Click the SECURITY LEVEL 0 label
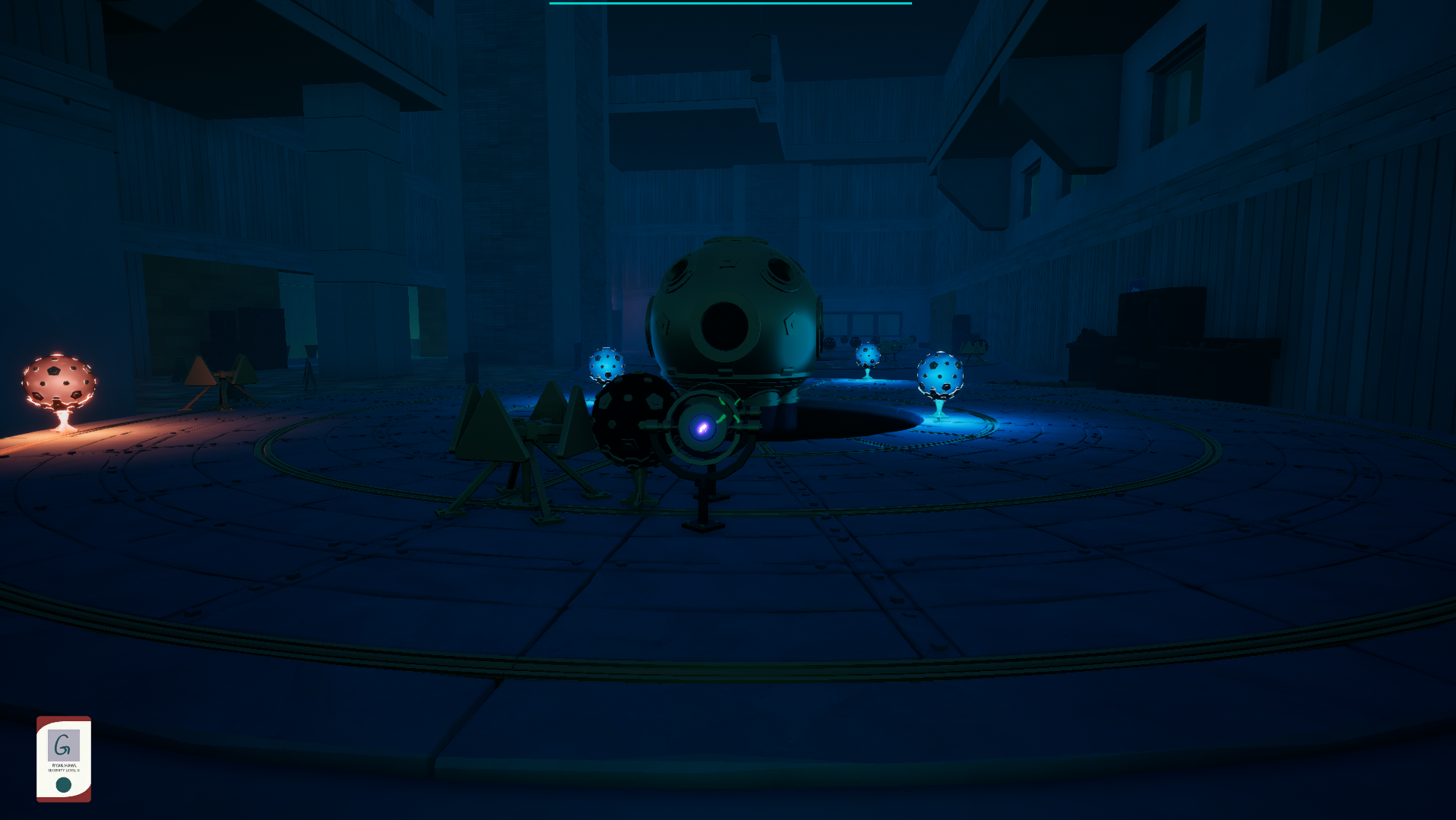The width and height of the screenshot is (1456, 820). pyautogui.click(x=64, y=771)
